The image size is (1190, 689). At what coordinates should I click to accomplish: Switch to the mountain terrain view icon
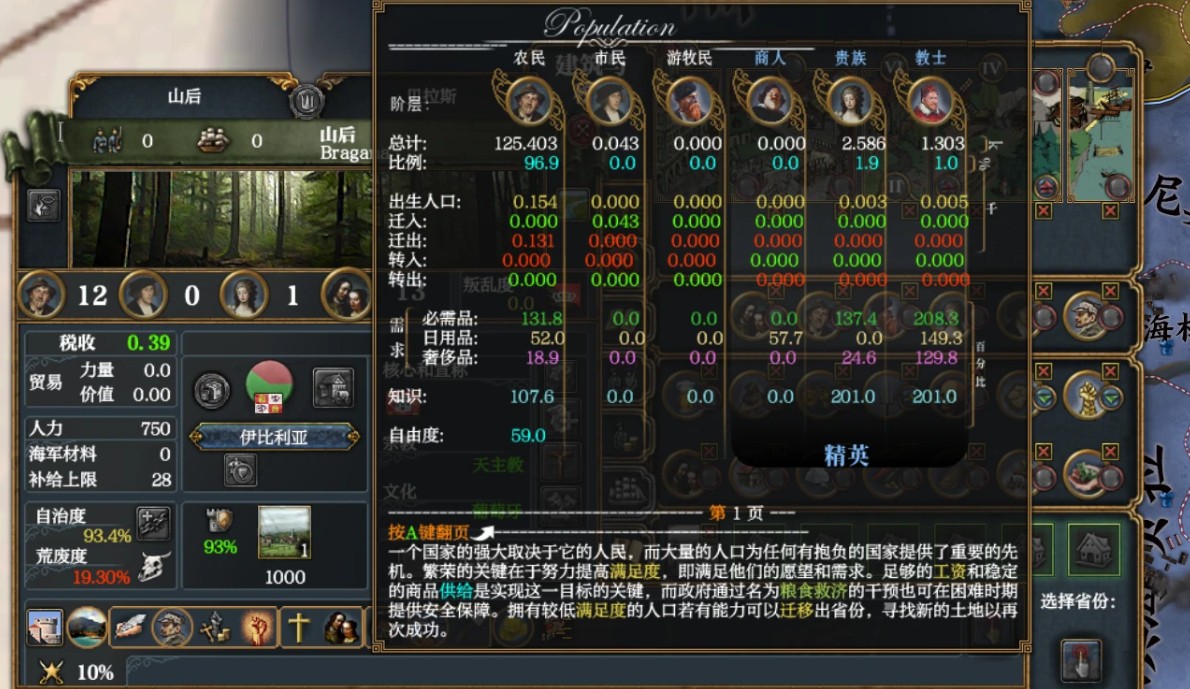(x=87, y=627)
